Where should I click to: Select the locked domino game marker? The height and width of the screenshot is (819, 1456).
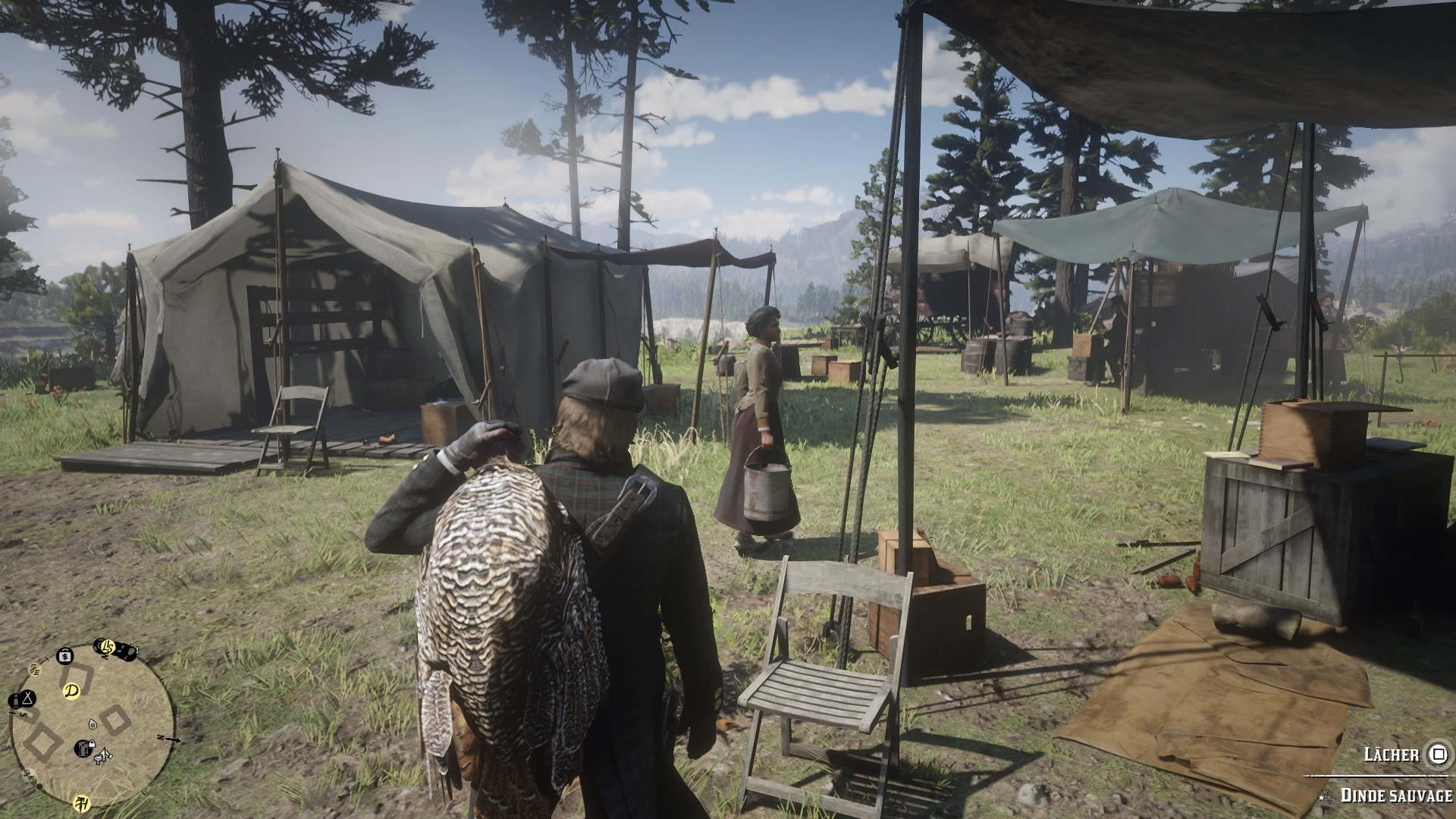pos(83,749)
